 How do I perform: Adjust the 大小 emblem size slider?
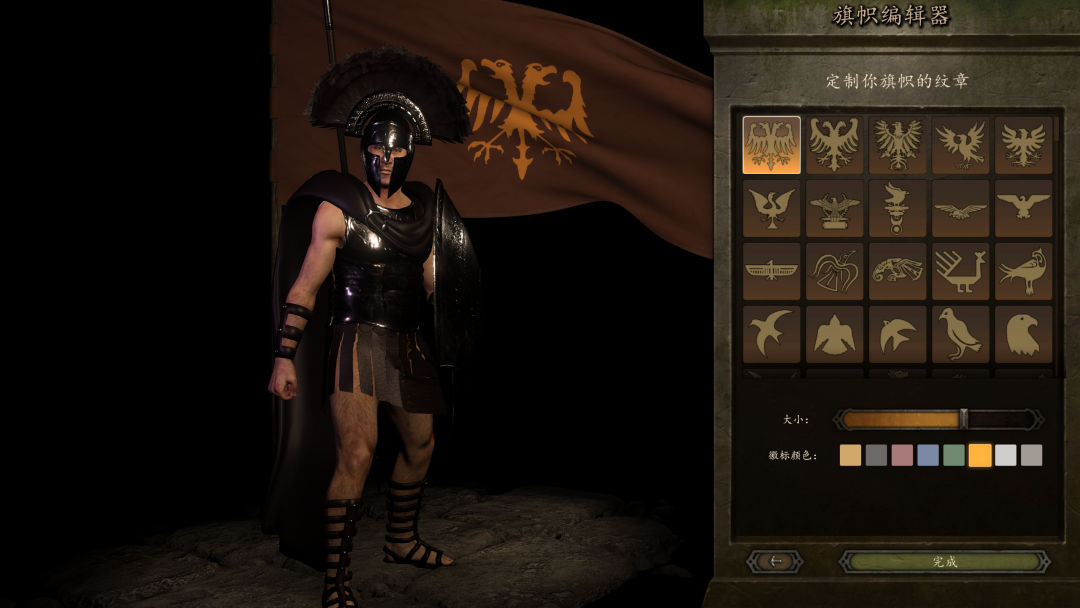963,419
